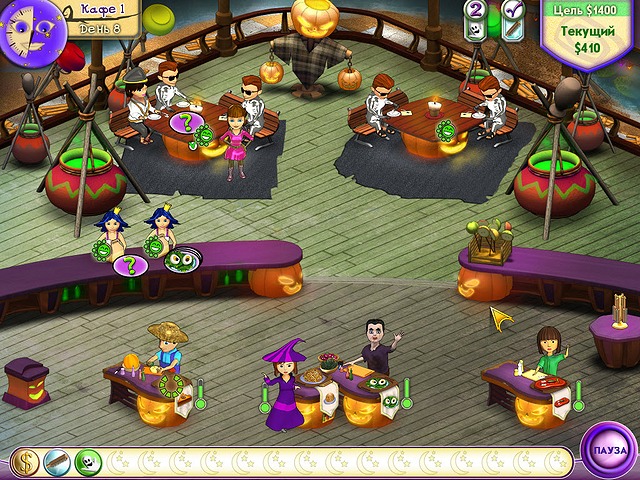Click the question mark bubble over the dining table
Viewport: 640px width, 480px height.
[184, 123]
